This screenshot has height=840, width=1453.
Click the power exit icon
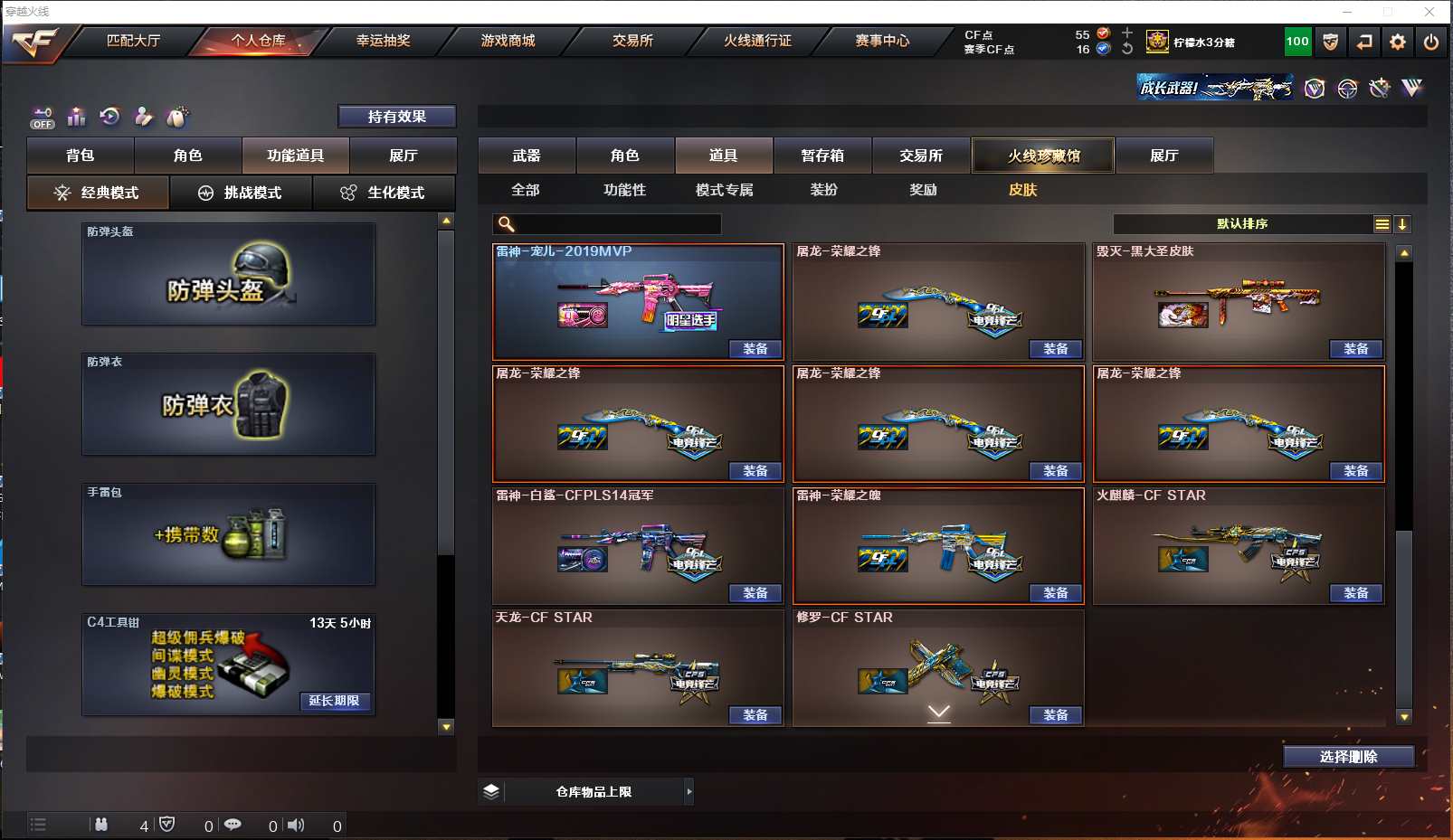pos(1431,42)
